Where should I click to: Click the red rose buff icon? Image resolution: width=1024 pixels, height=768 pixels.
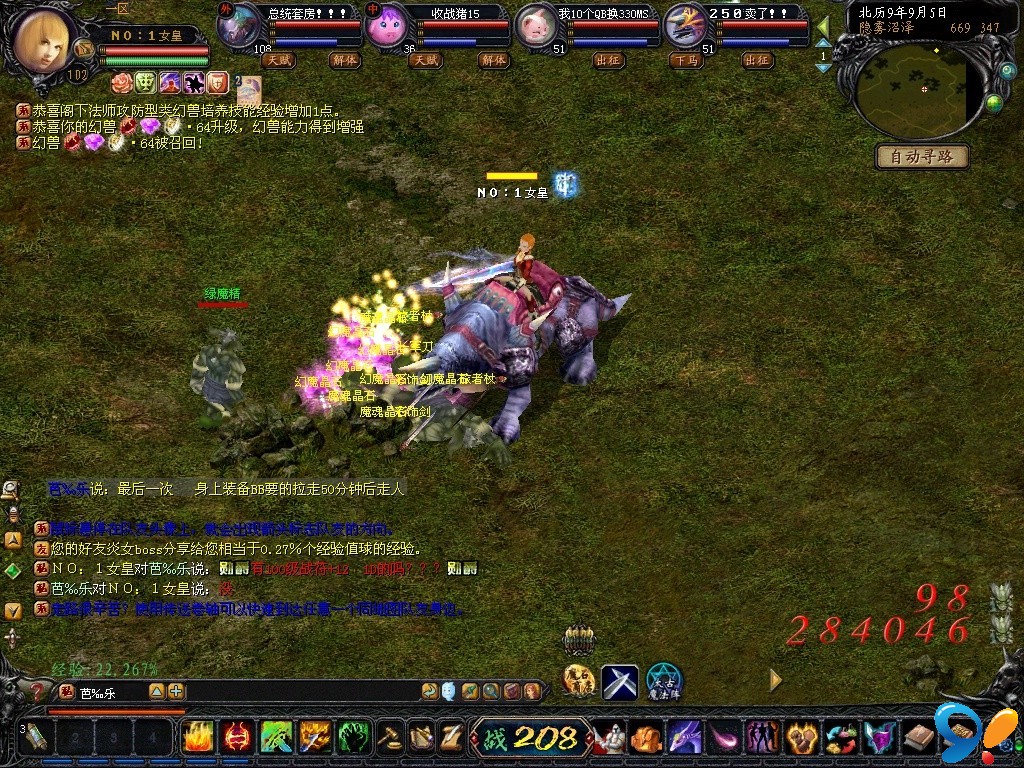121,82
